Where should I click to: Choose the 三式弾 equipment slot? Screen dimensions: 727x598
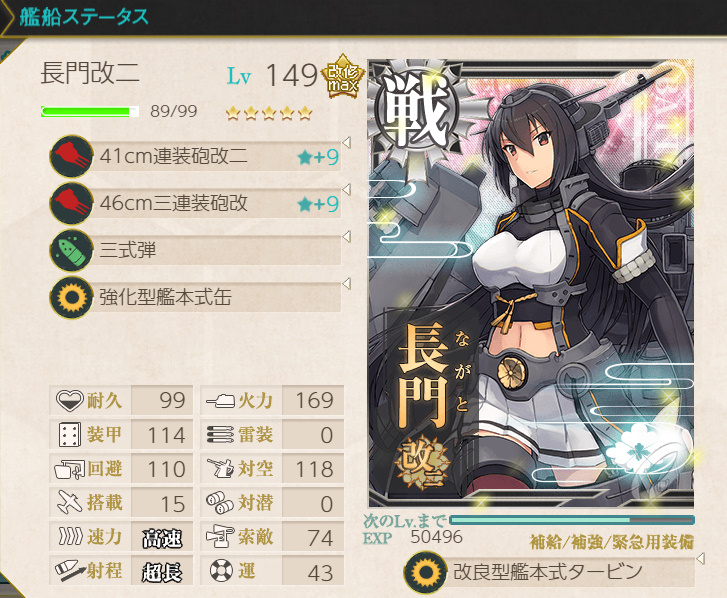tap(195, 250)
